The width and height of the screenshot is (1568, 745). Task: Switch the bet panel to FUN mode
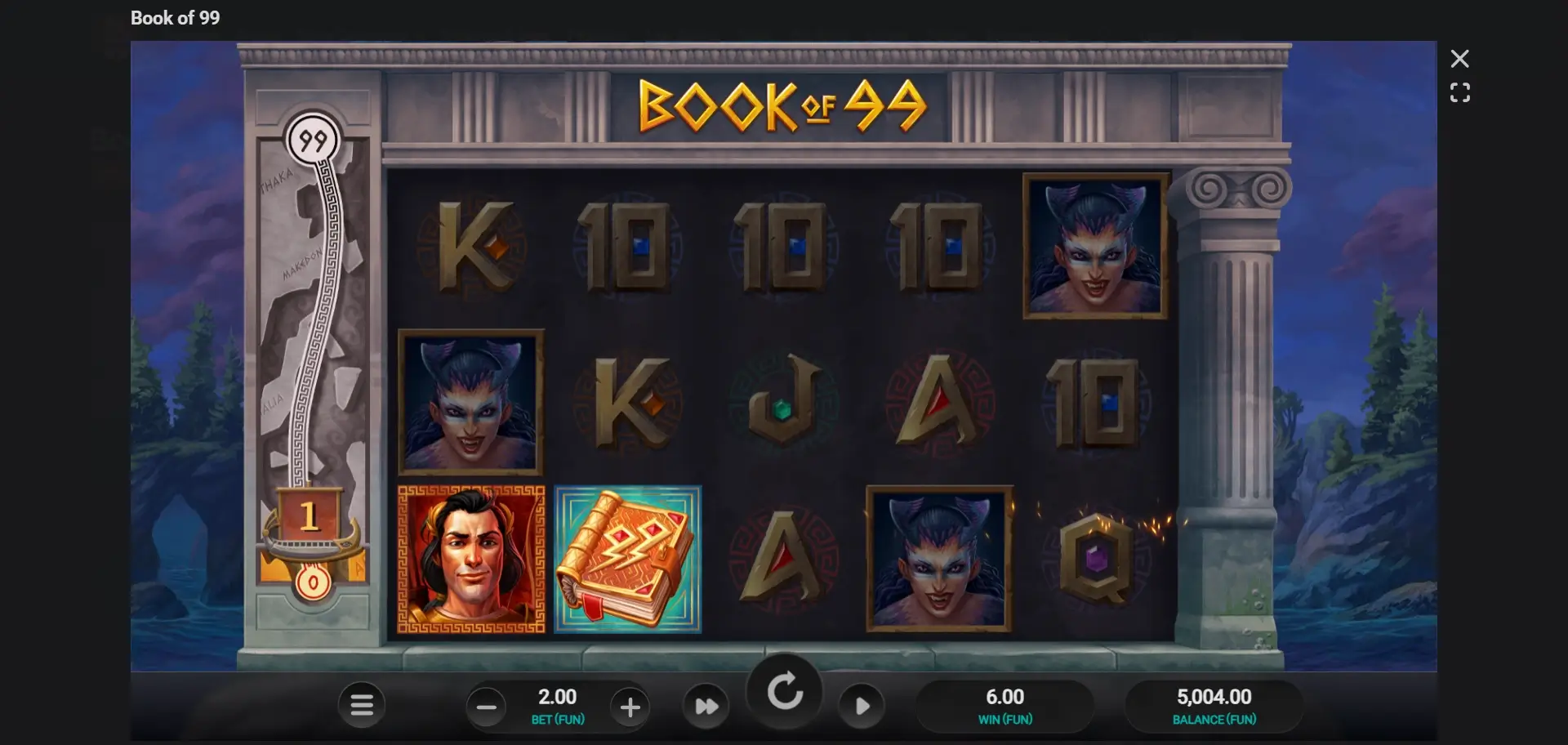pos(559,720)
